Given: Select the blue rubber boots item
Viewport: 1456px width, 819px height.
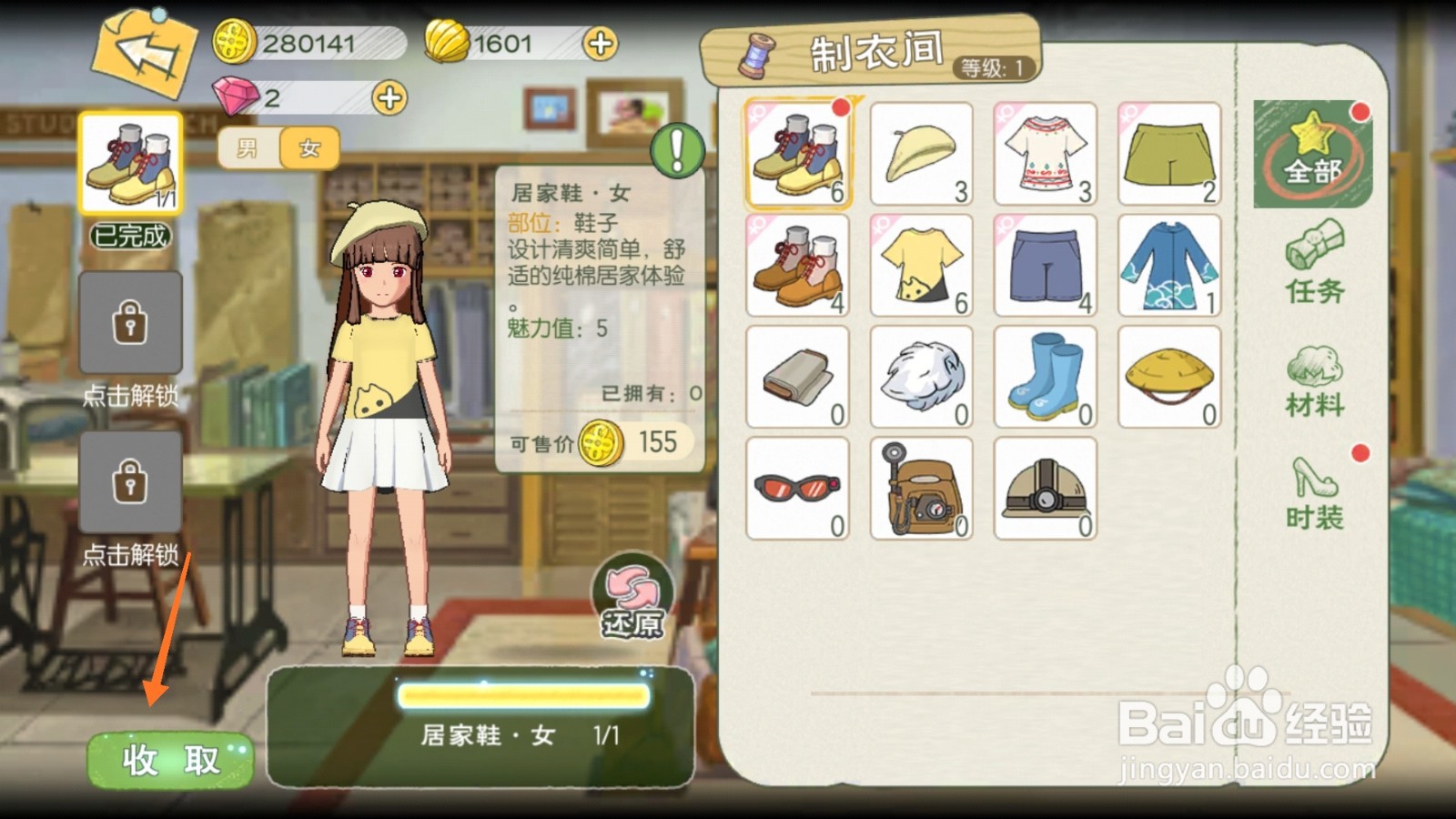Looking at the screenshot, I should (x=1045, y=378).
